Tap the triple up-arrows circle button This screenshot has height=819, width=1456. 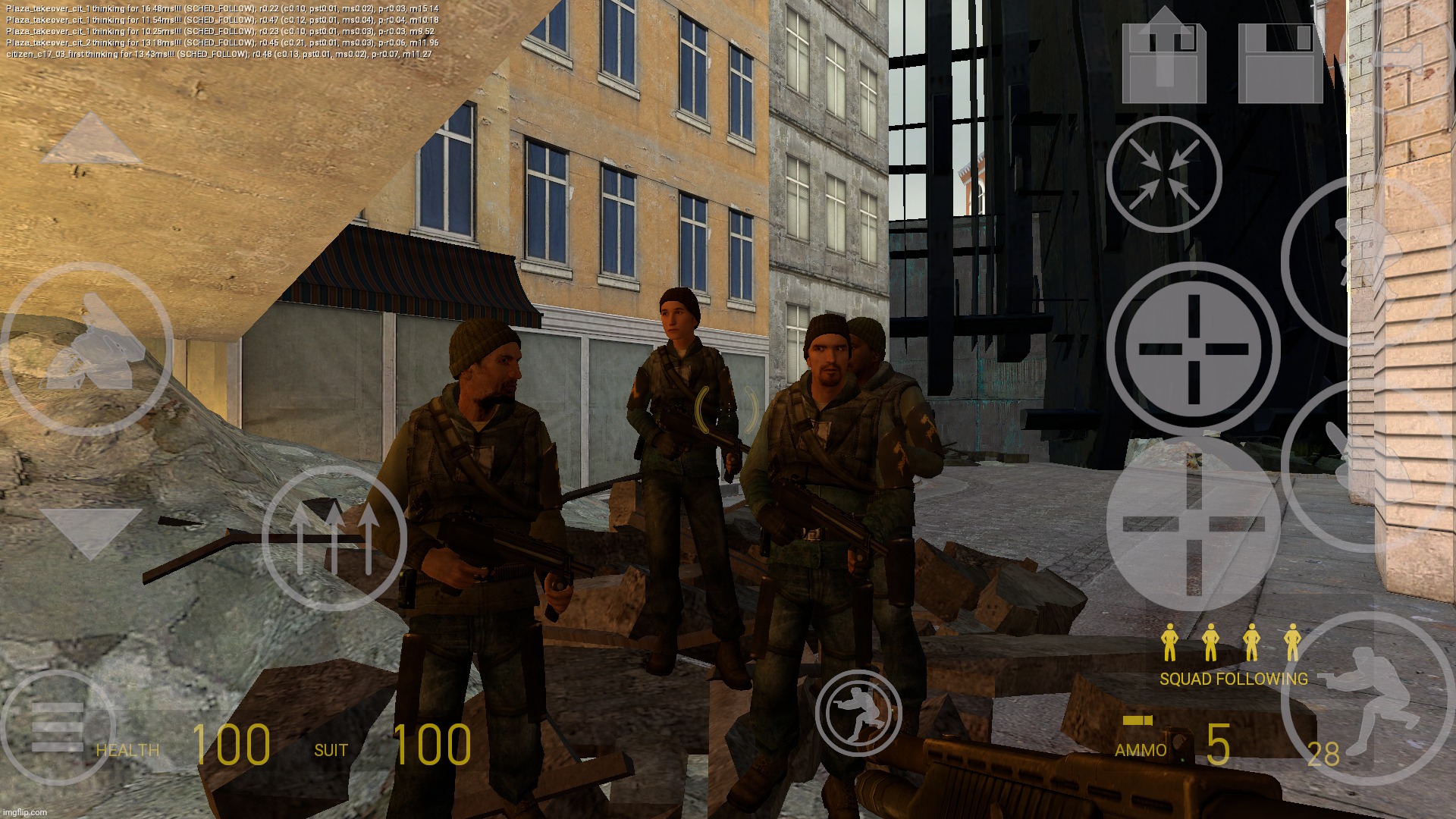pyautogui.click(x=334, y=538)
